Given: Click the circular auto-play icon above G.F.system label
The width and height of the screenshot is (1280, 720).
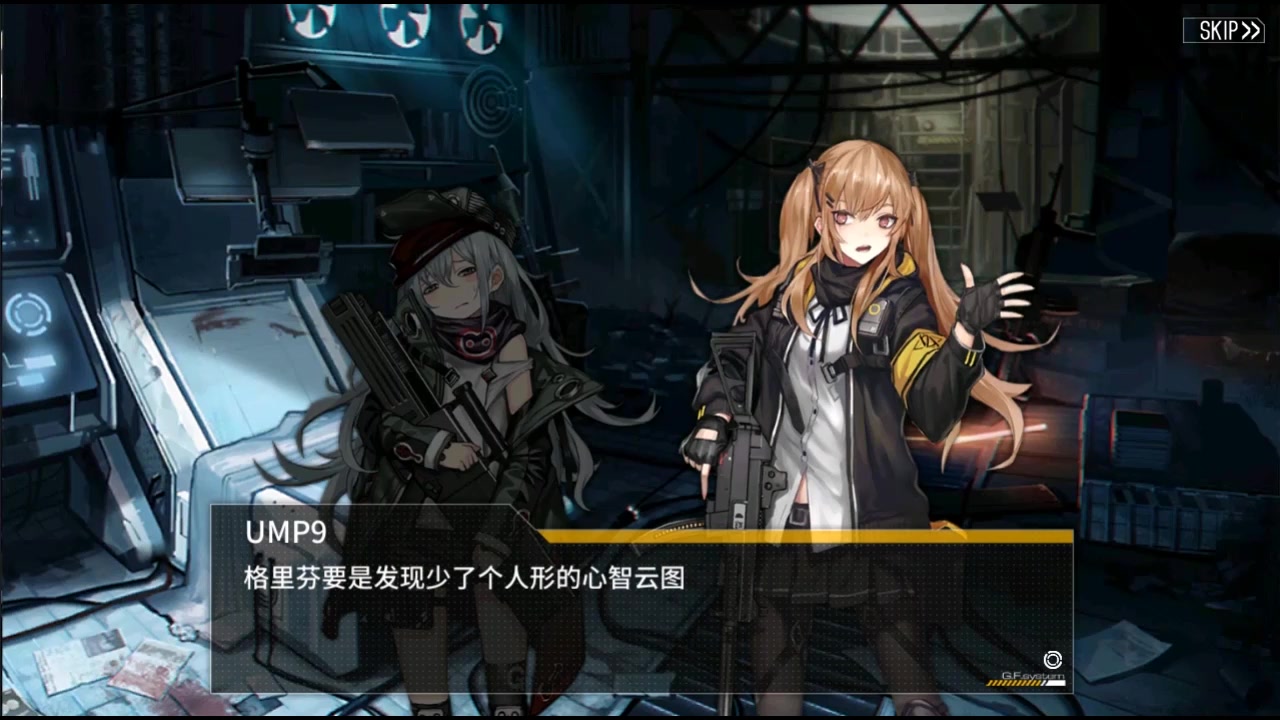Looking at the screenshot, I should point(1053,660).
